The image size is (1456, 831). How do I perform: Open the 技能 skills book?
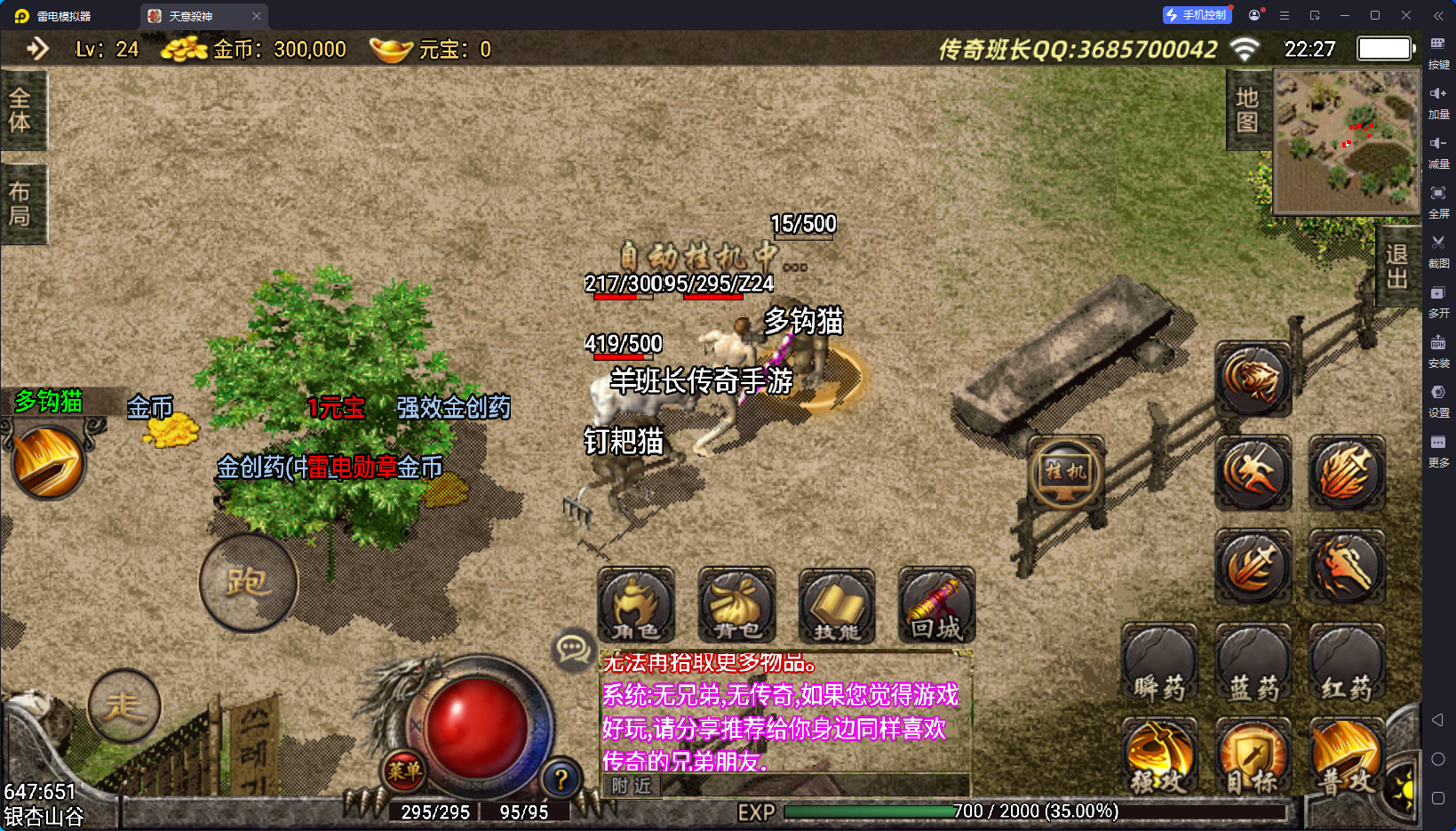(x=837, y=605)
